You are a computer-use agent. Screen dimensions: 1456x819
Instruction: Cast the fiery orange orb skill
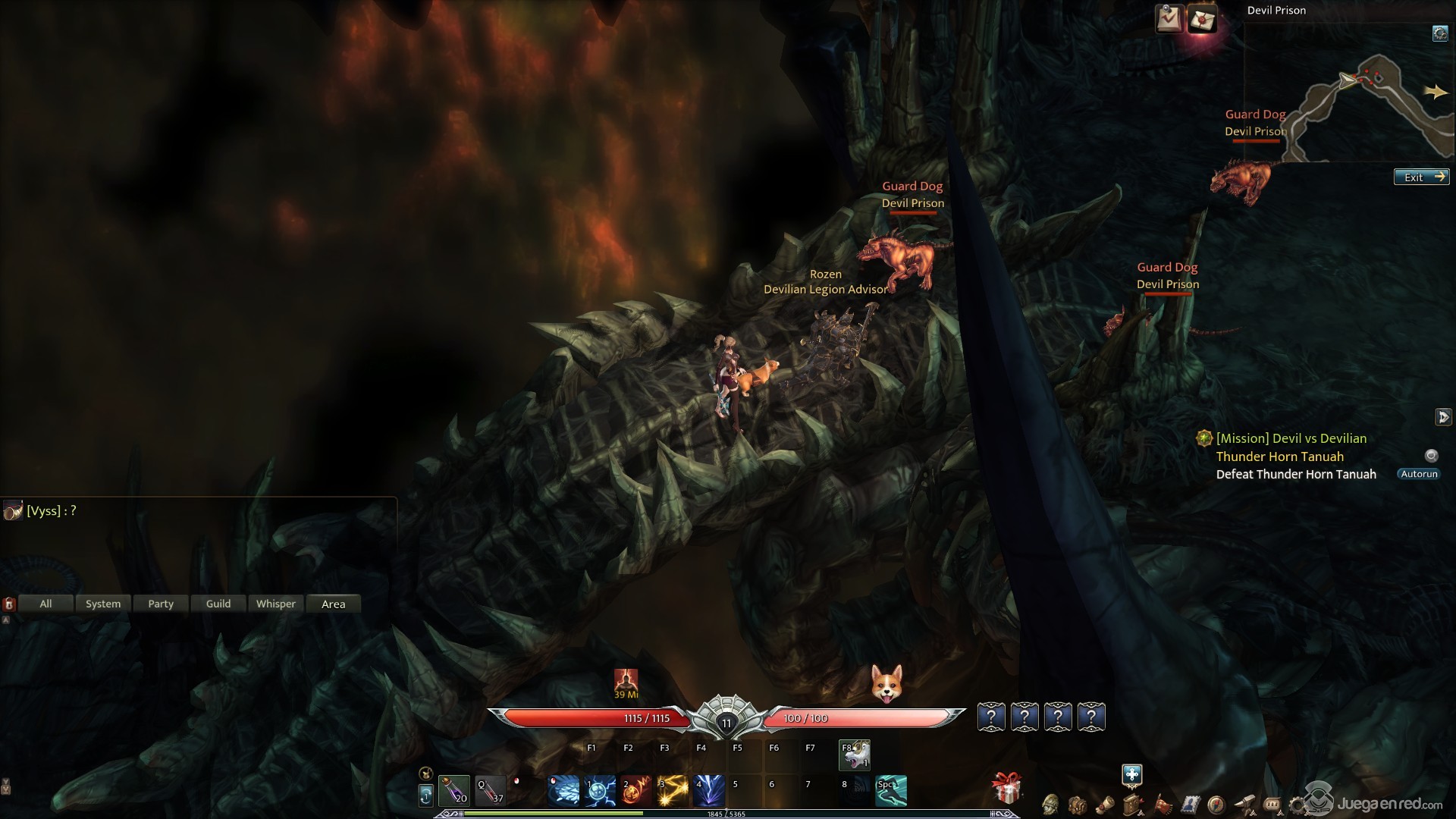coord(635,791)
